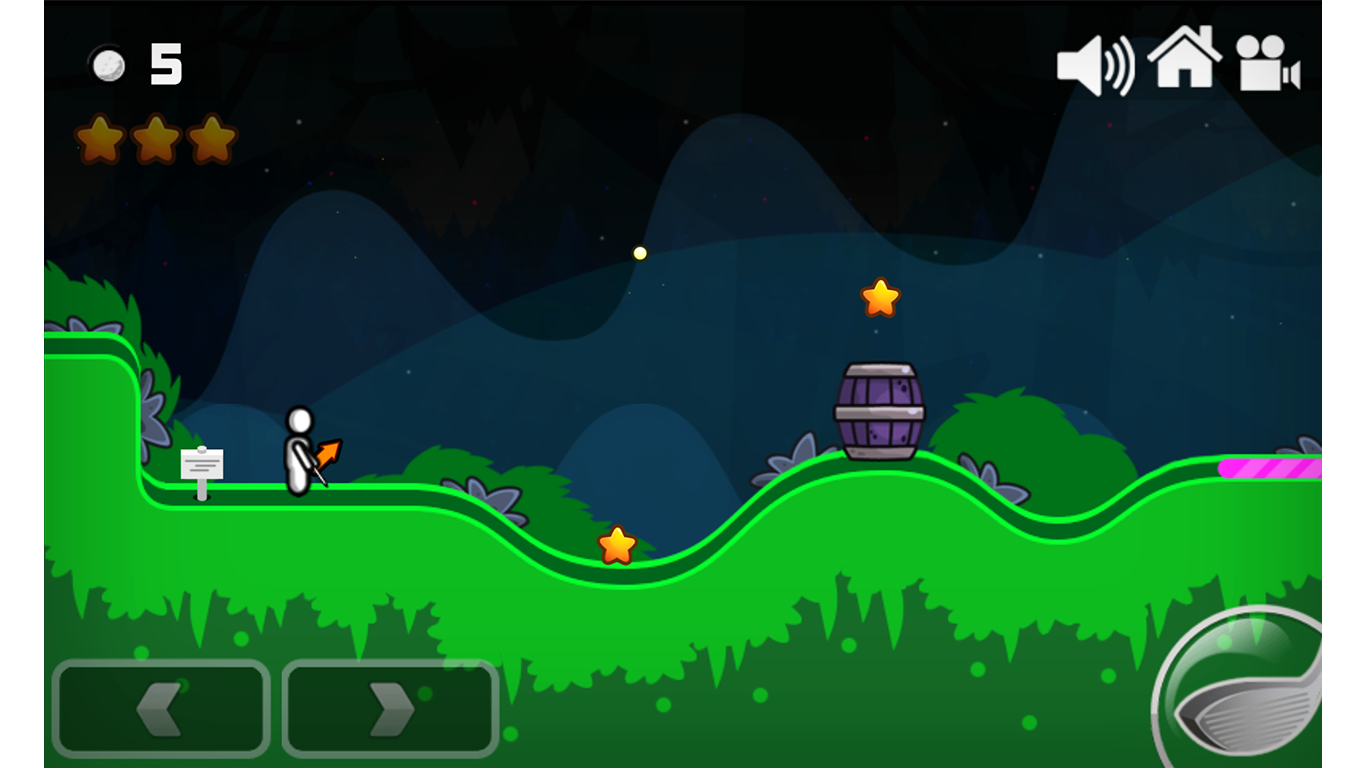
Task: Tap the right arrow aim button
Action: (391, 708)
